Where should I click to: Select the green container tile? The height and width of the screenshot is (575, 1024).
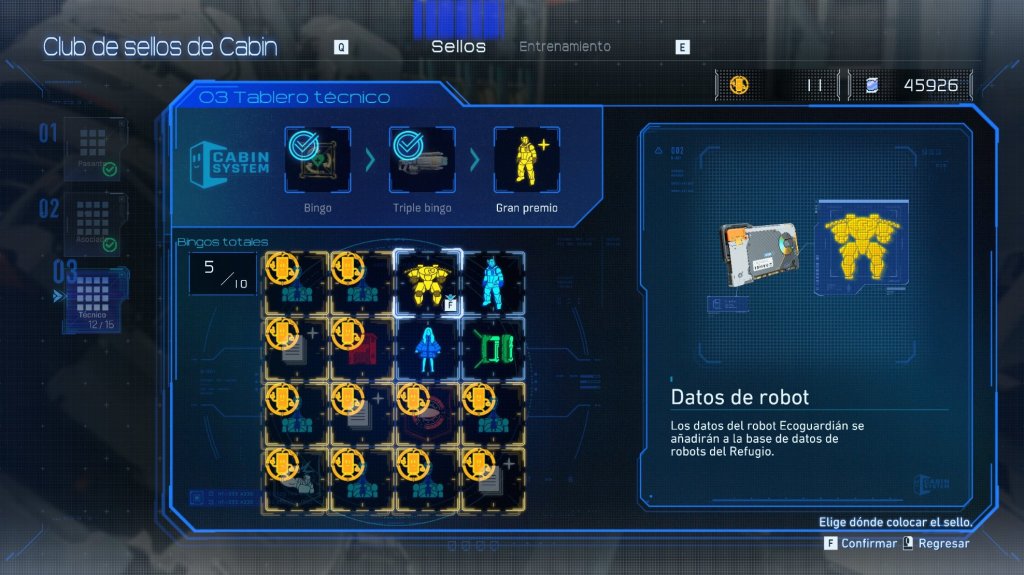(x=493, y=348)
